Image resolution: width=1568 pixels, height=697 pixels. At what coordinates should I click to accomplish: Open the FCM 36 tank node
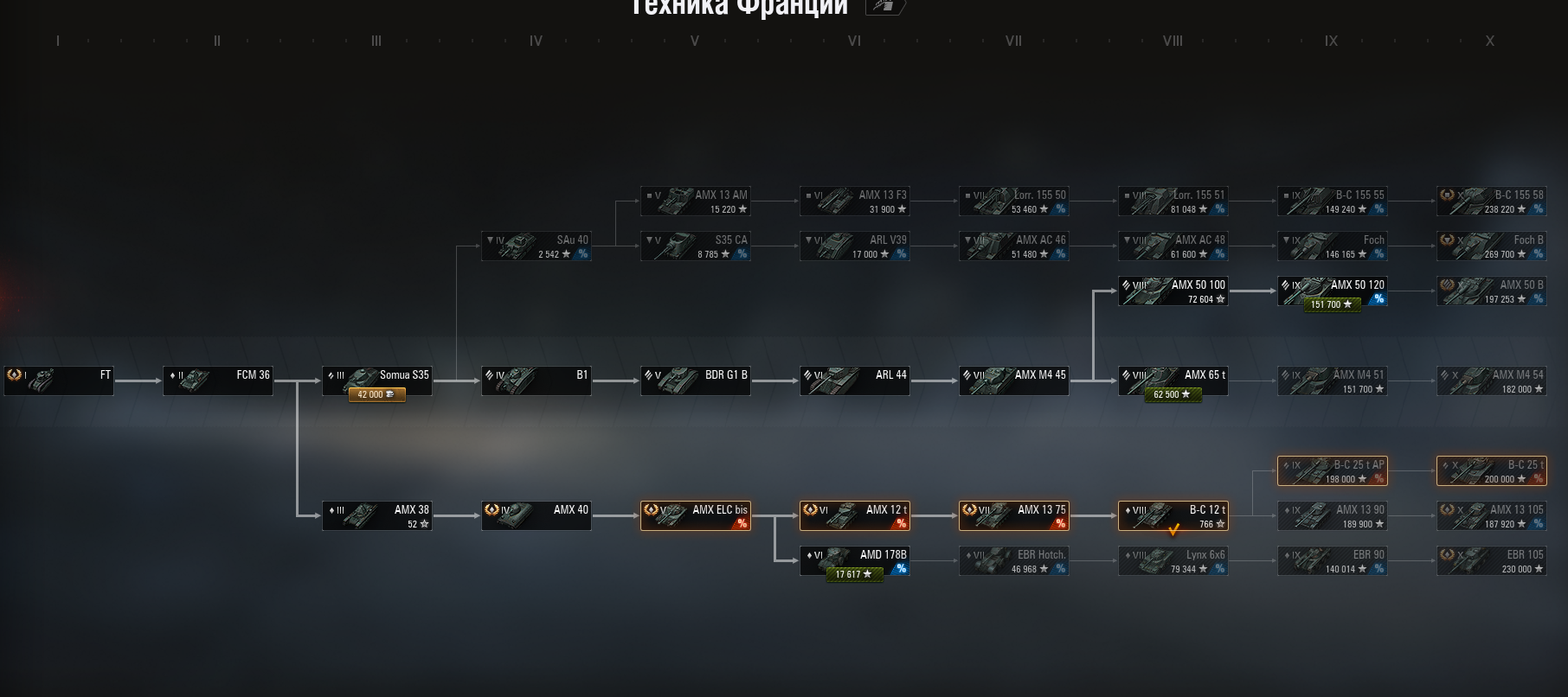218,380
